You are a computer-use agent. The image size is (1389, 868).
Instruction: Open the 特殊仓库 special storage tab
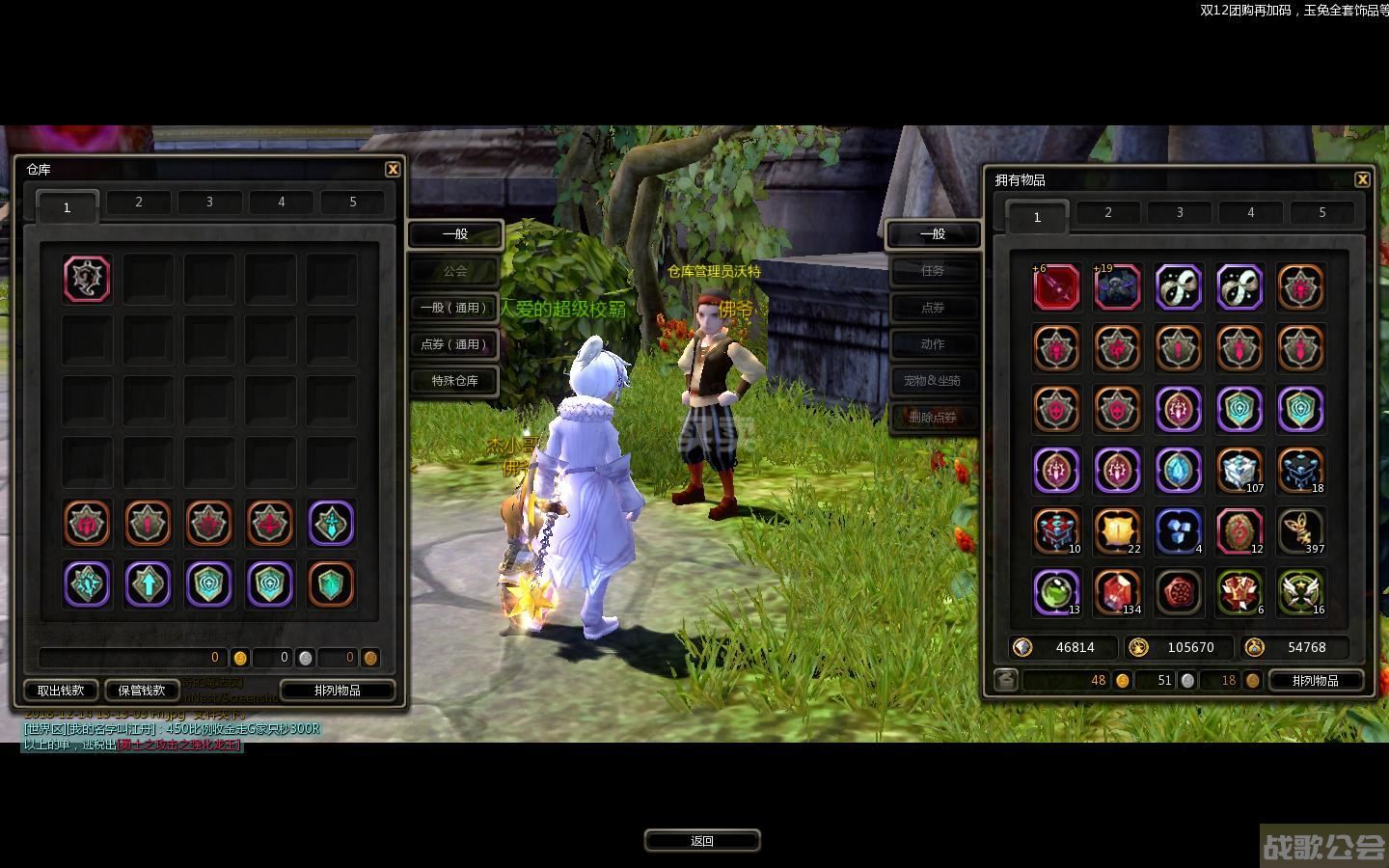[455, 381]
